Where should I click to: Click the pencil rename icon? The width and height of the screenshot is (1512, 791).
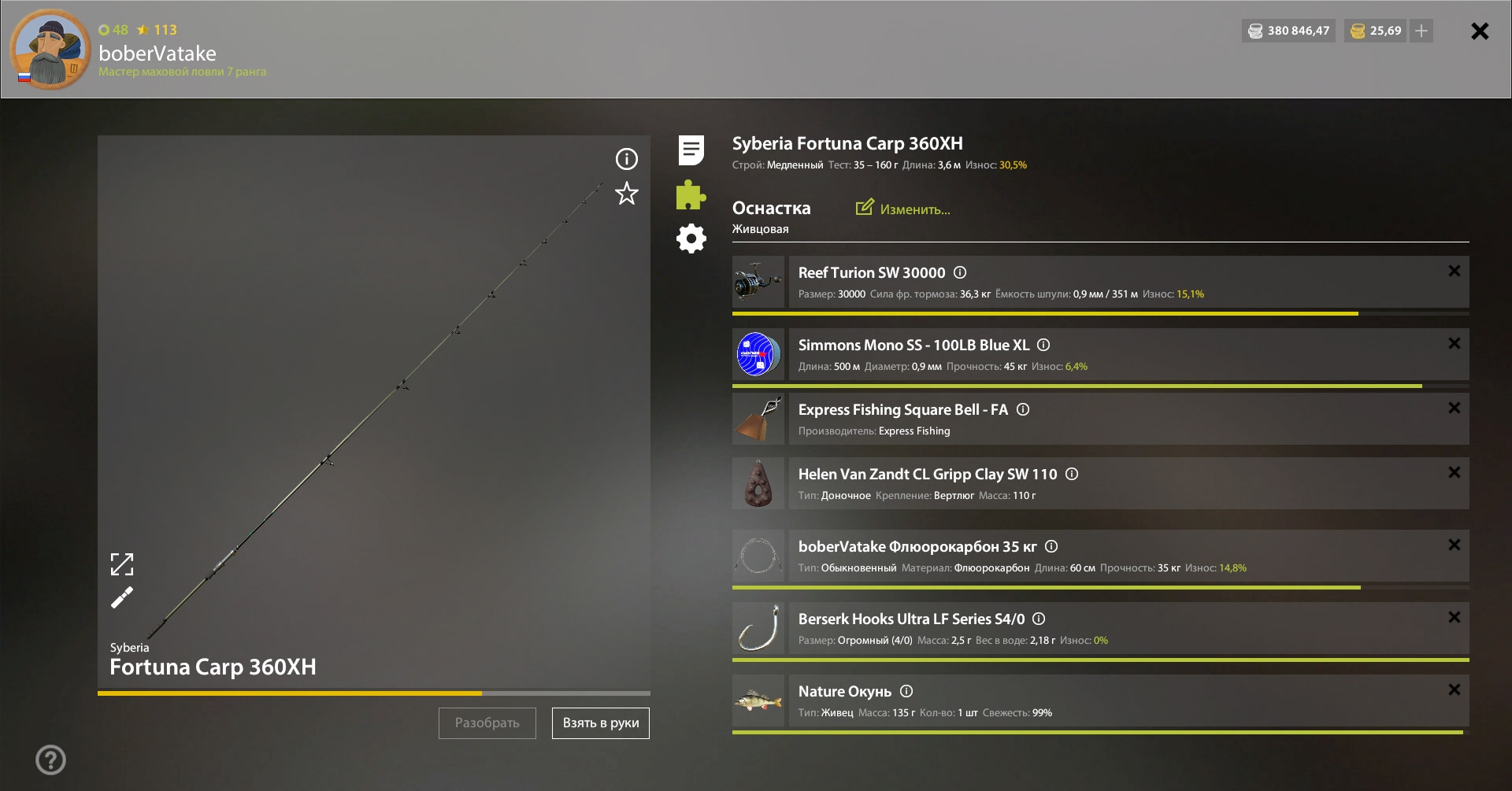(122, 598)
